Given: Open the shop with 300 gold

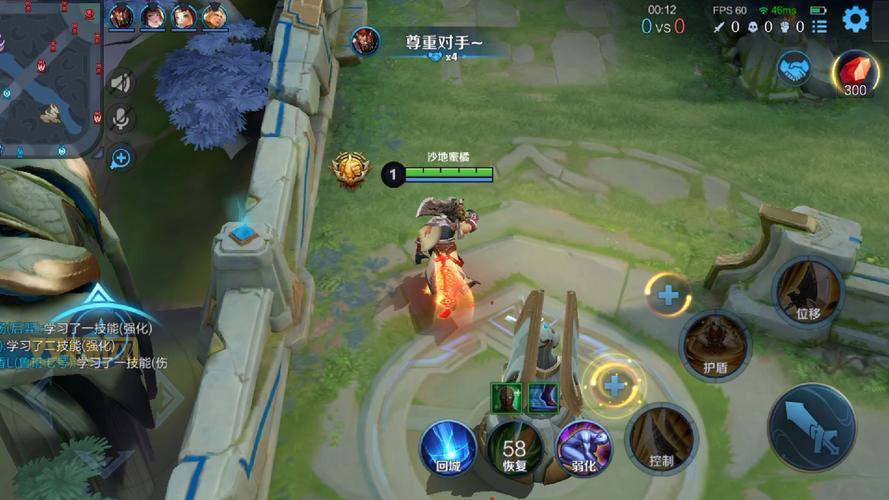Looking at the screenshot, I should coord(854,72).
